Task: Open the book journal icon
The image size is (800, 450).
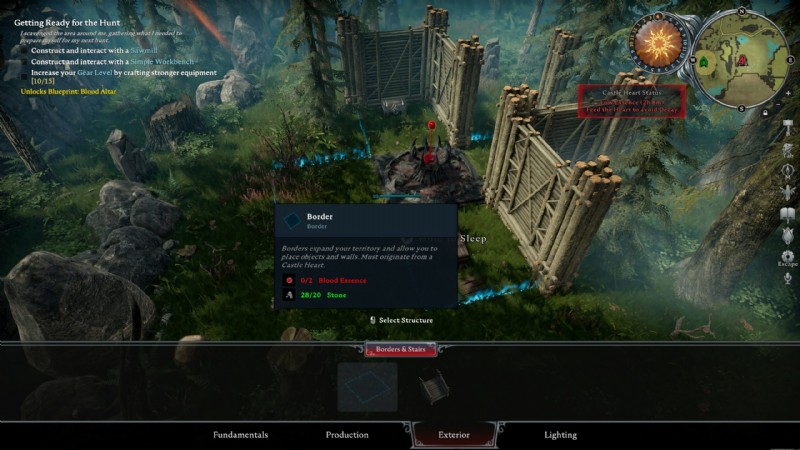Action: click(788, 215)
